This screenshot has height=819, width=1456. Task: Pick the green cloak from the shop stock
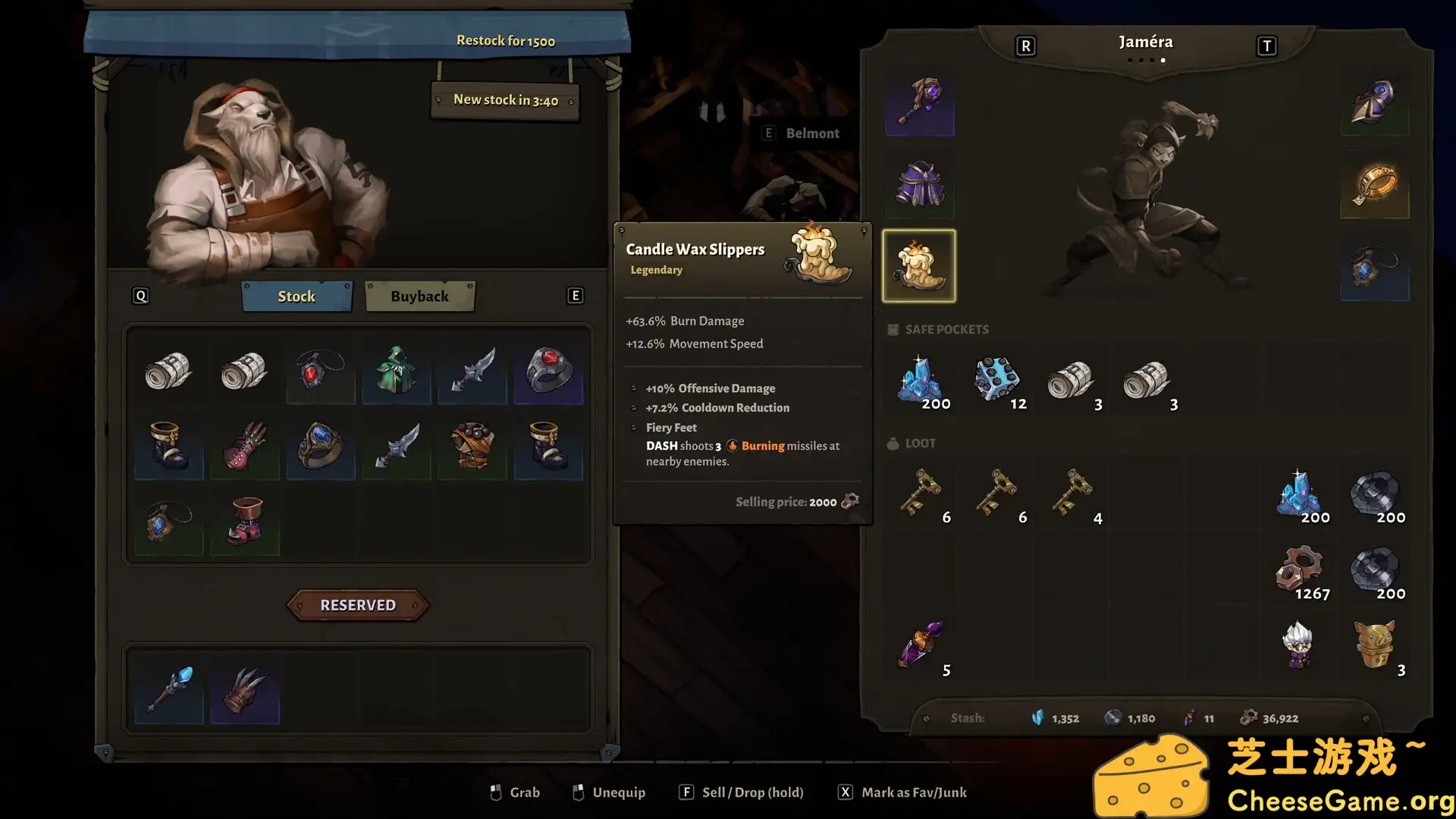click(x=396, y=372)
